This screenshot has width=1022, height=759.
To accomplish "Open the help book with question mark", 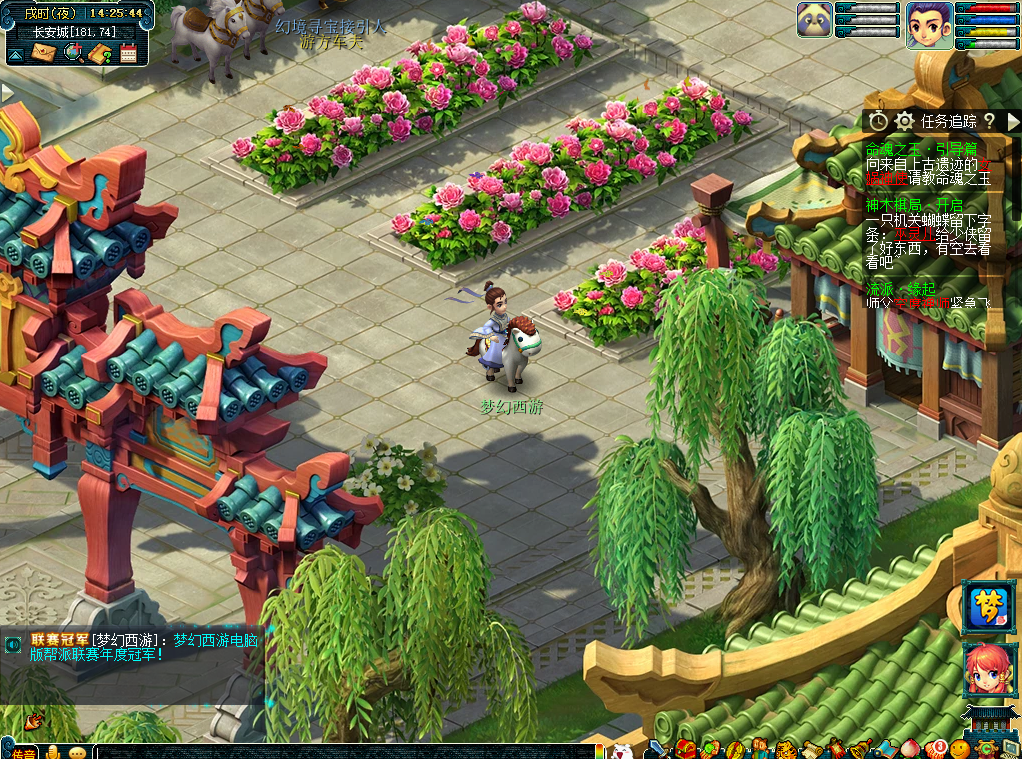I will (x=100, y=53).
